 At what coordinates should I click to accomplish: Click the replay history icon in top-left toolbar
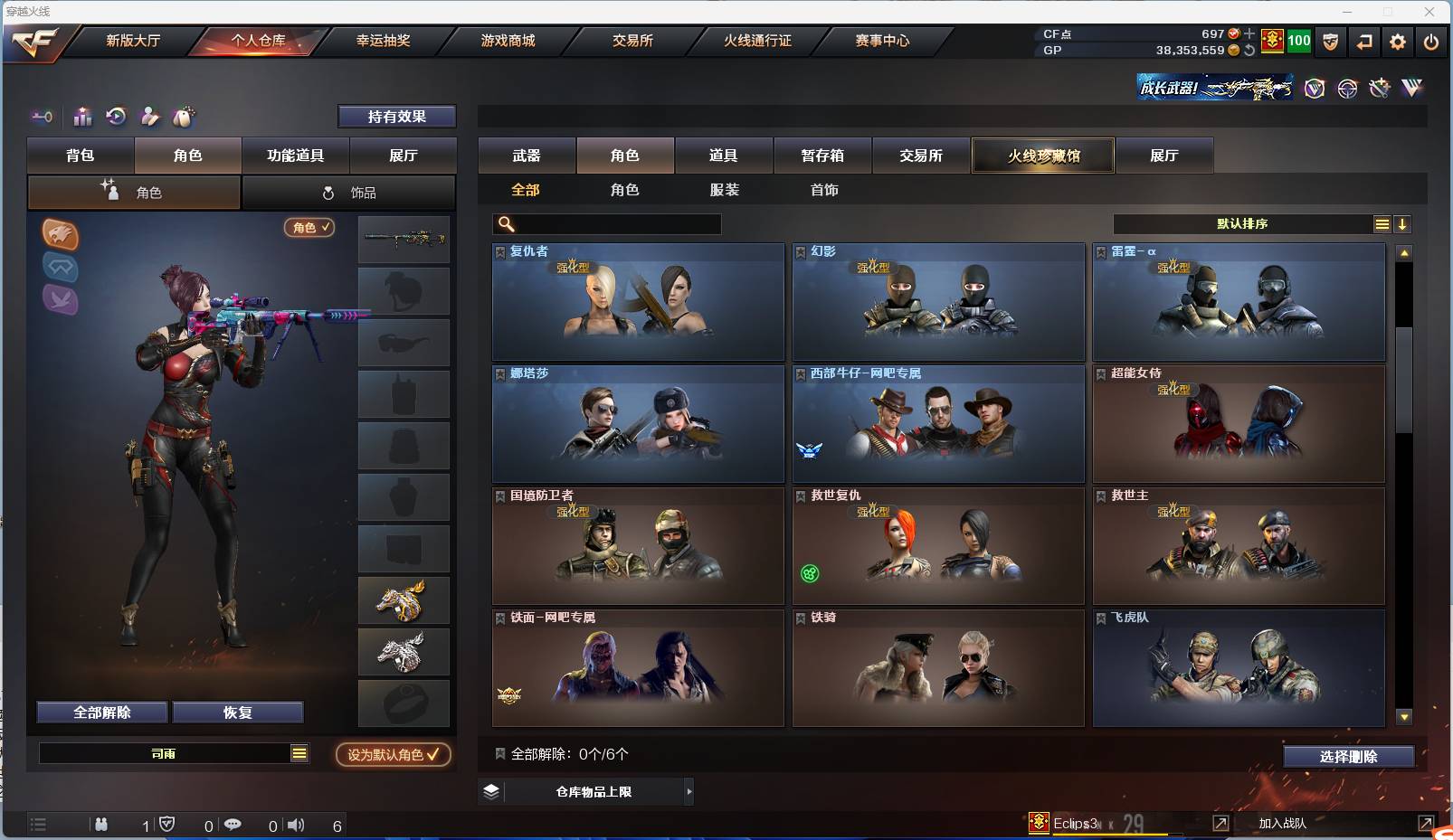115,117
